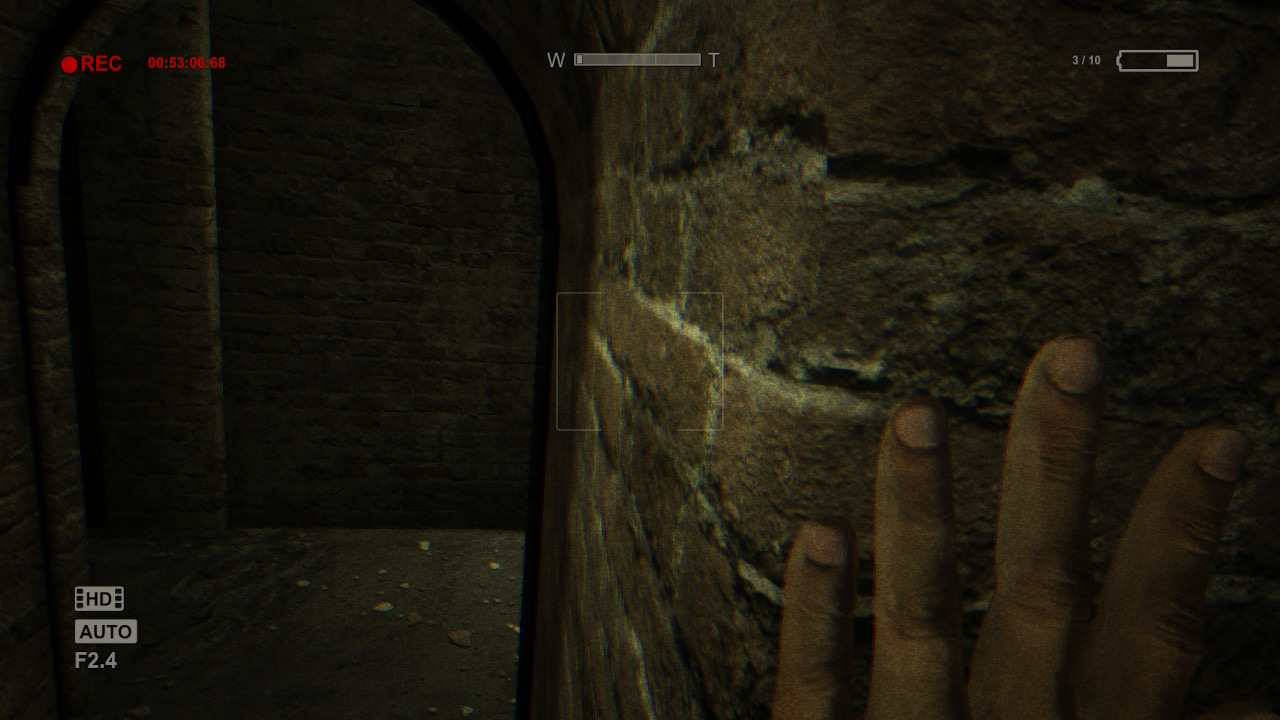Click the T telephoto zoom label
The height and width of the screenshot is (720, 1280).
click(x=712, y=59)
